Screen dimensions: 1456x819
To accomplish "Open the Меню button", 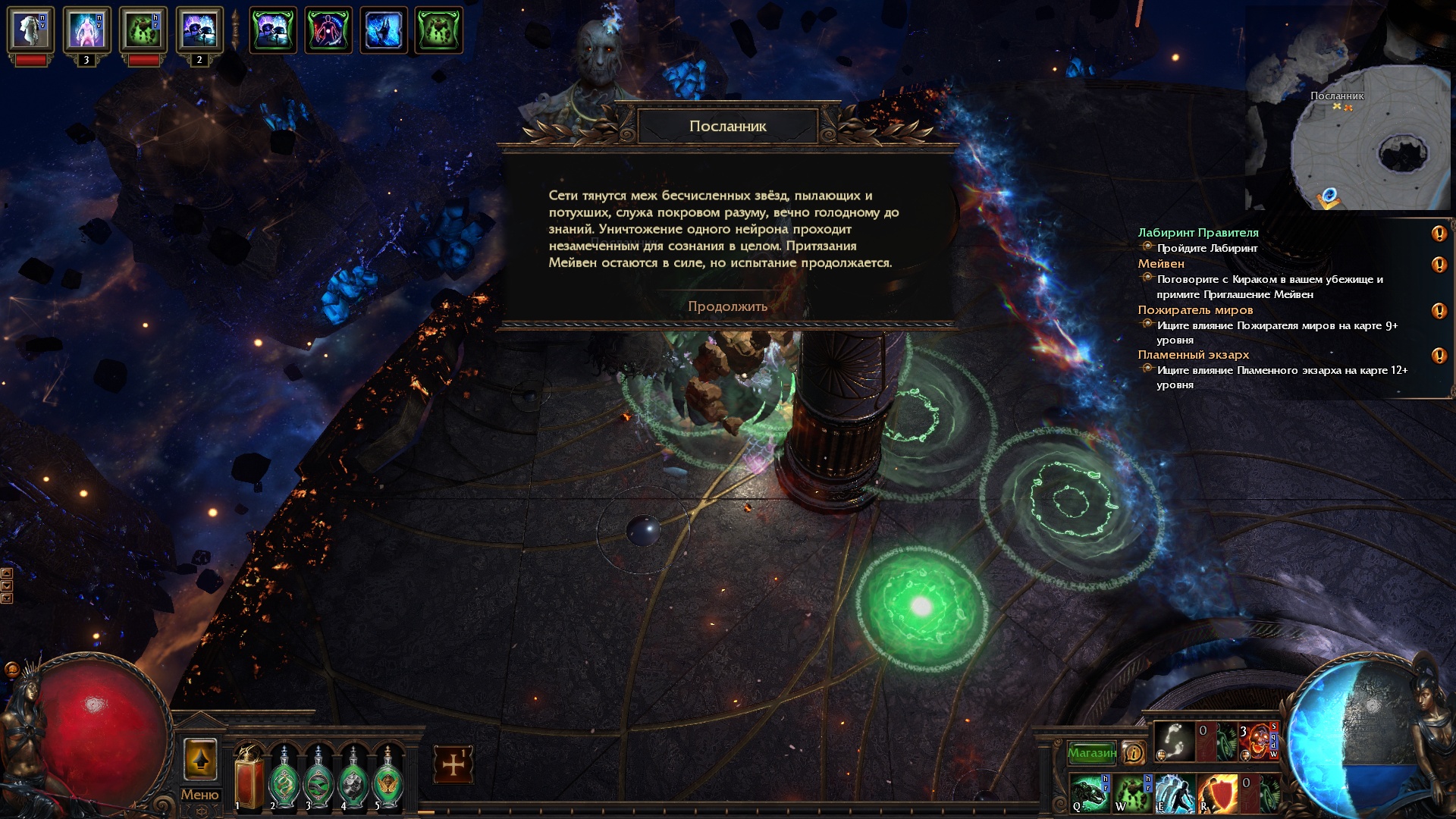I will point(199,795).
